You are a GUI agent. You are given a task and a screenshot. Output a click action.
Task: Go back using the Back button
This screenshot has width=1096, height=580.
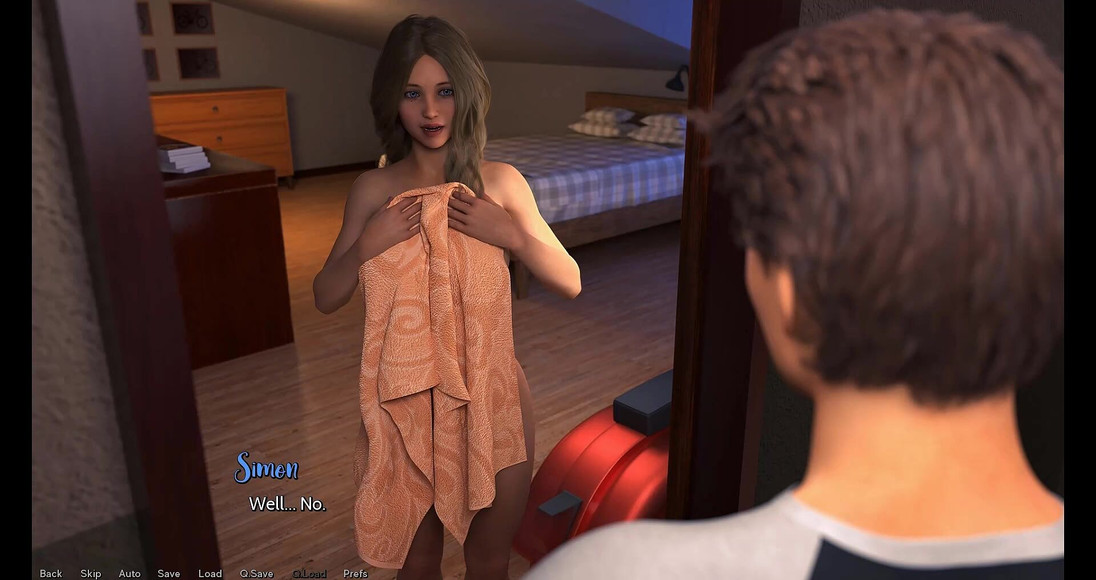coord(51,573)
